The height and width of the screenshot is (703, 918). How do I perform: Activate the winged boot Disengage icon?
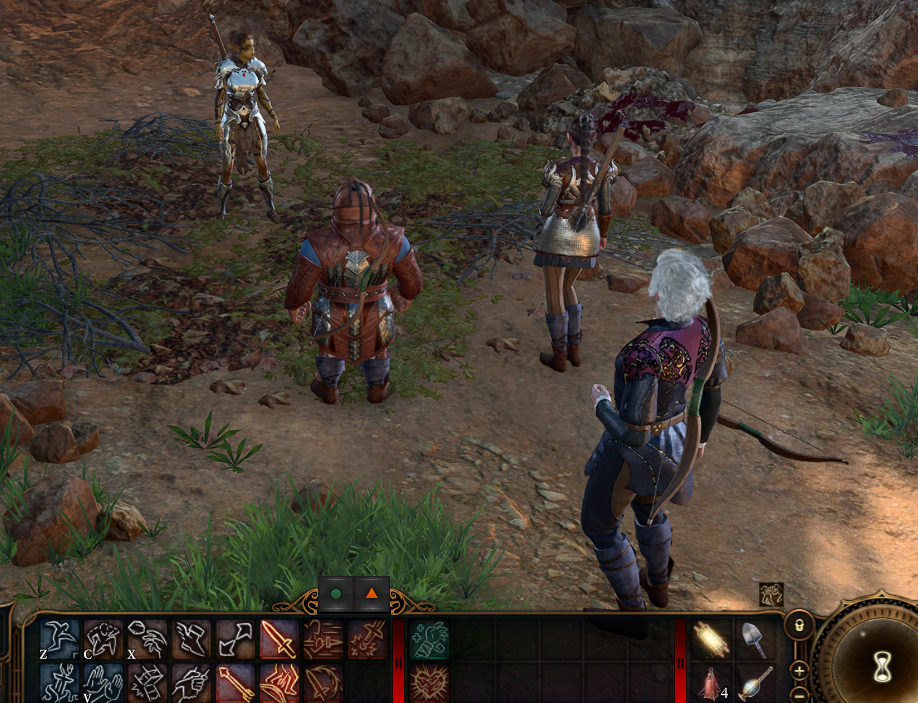[191, 639]
